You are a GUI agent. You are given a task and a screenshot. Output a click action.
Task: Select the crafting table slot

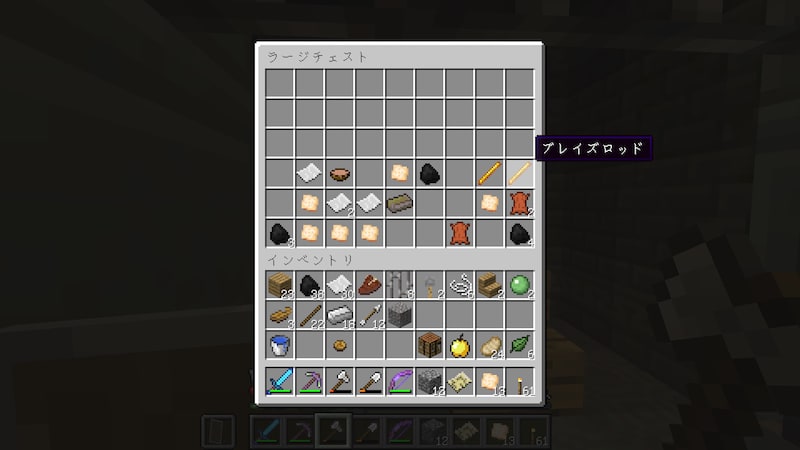point(429,346)
